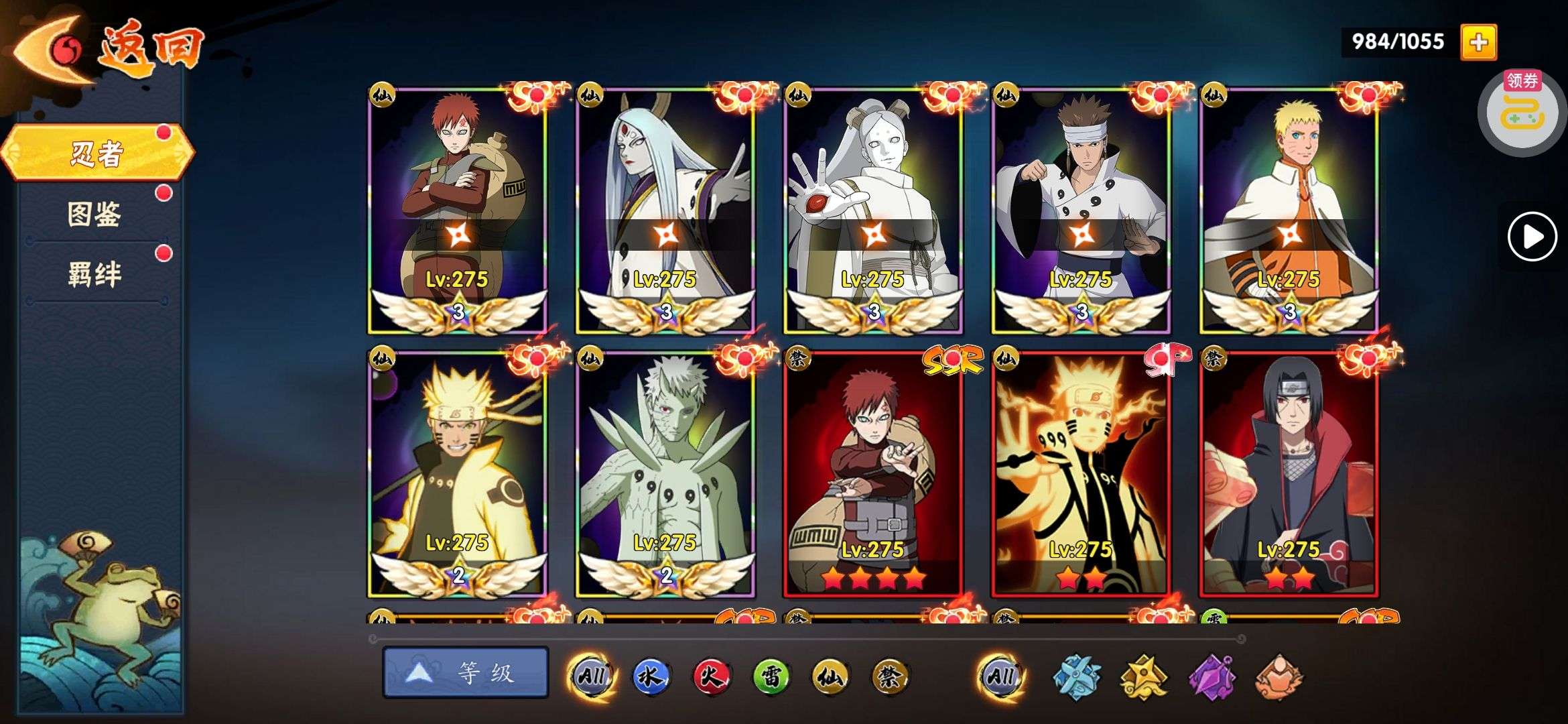The height and width of the screenshot is (724, 1568).
Task: Filter ninjas by 仙 type
Action: 830,676
